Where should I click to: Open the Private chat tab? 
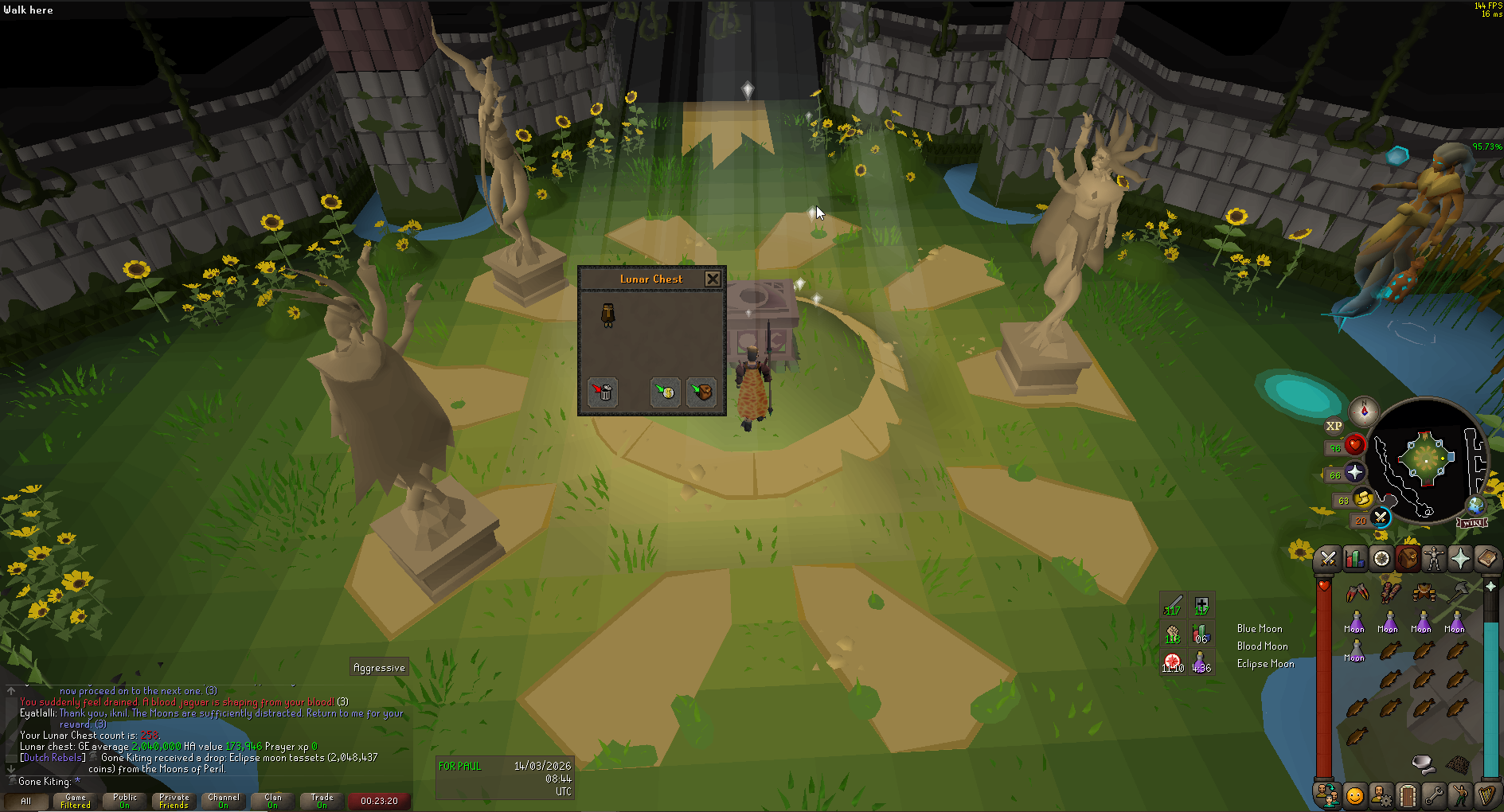pyautogui.click(x=174, y=801)
